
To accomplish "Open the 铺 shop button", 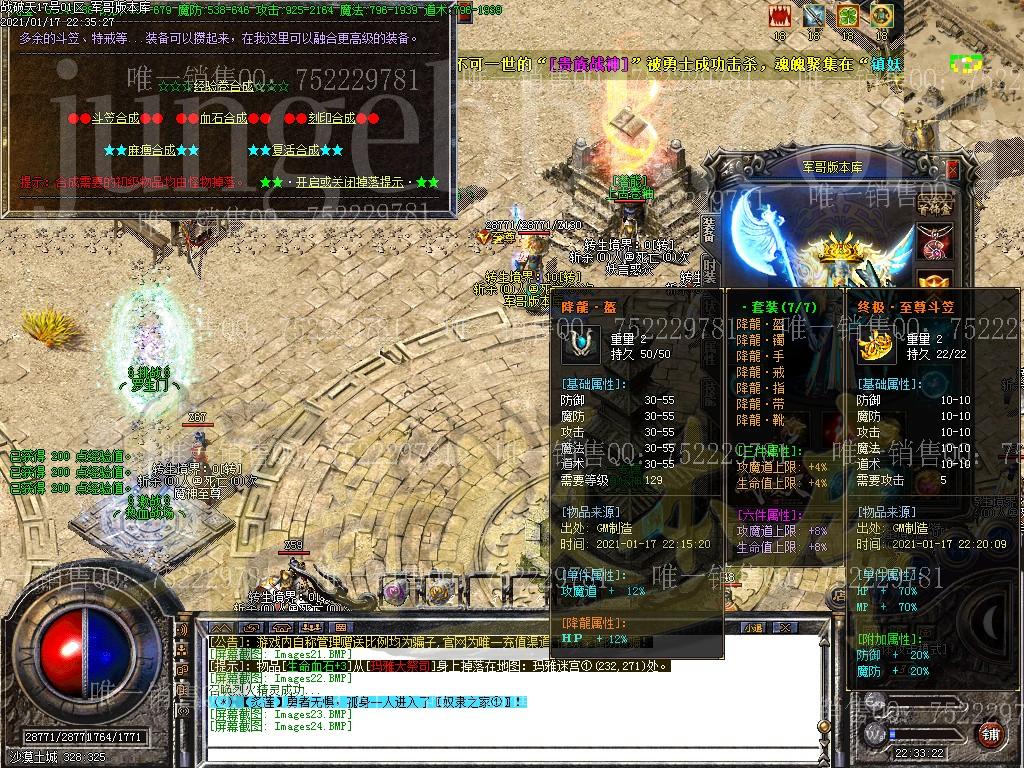I will (x=991, y=736).
